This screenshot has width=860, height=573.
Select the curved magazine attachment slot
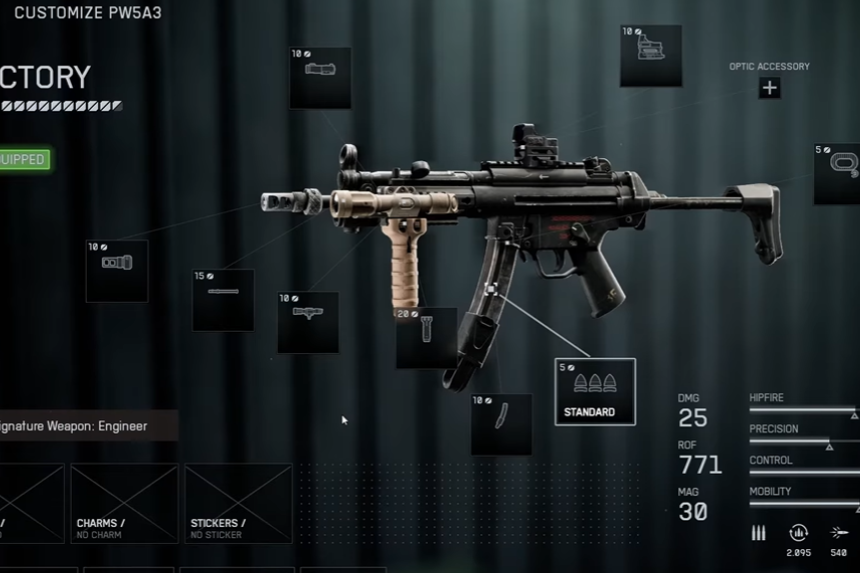(501, 424)
